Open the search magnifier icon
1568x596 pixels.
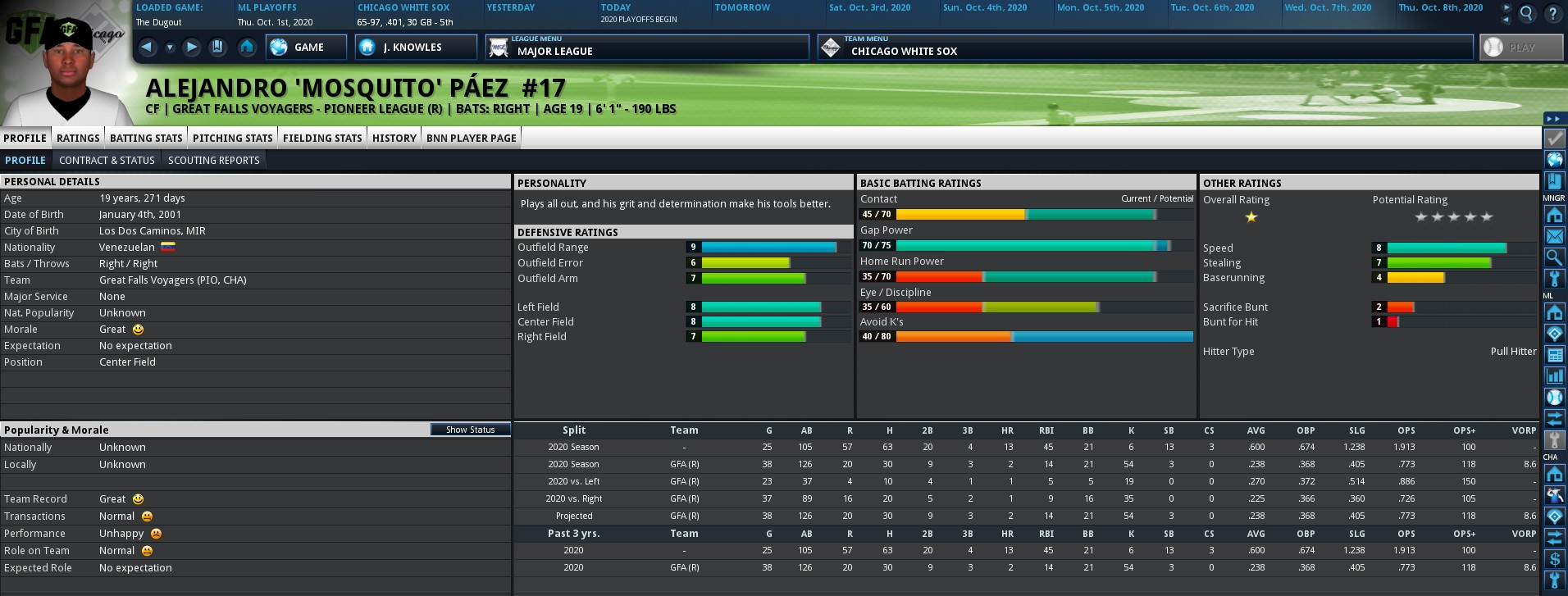[x=1526, y=13]
